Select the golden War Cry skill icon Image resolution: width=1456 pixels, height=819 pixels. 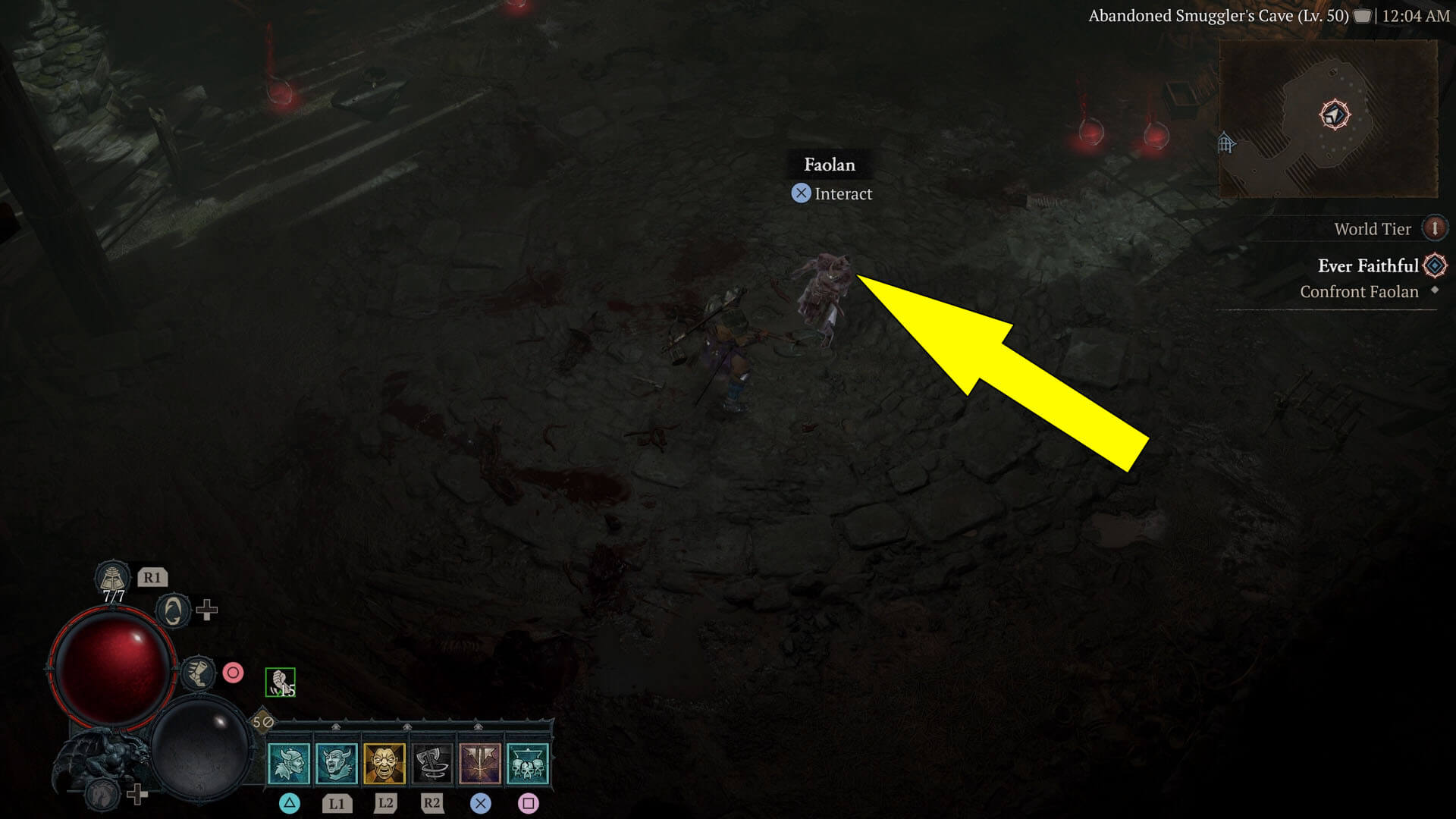tap(385, 764)
